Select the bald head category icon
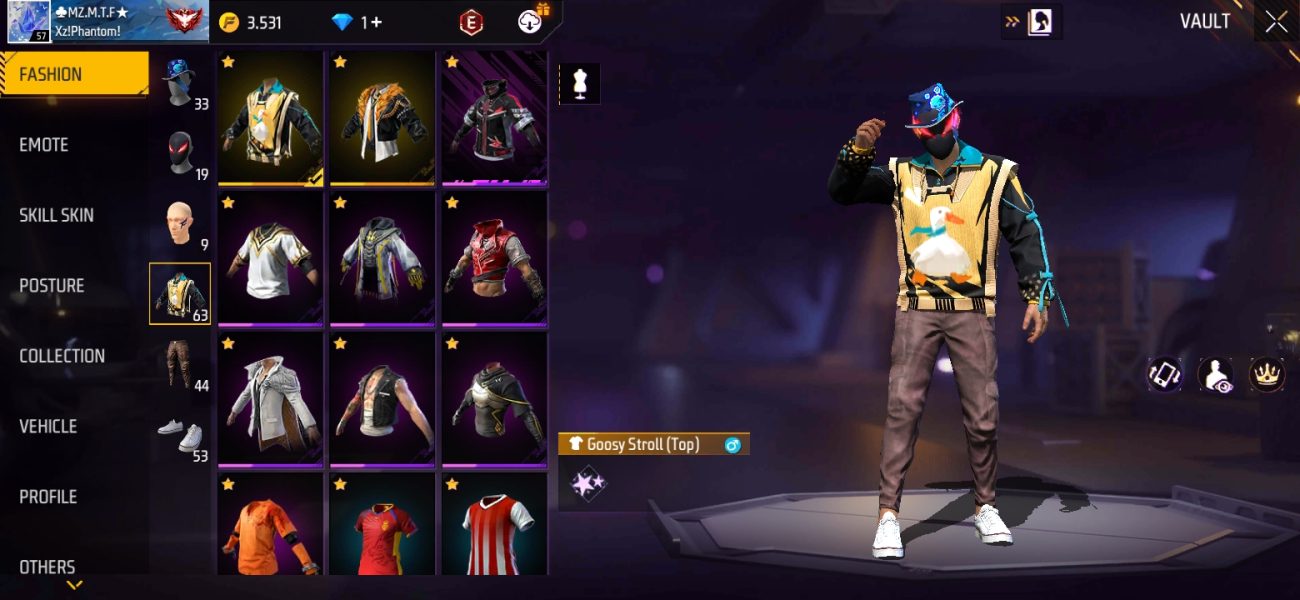Viewport: 1300px width, 600px height. point(180,224)
